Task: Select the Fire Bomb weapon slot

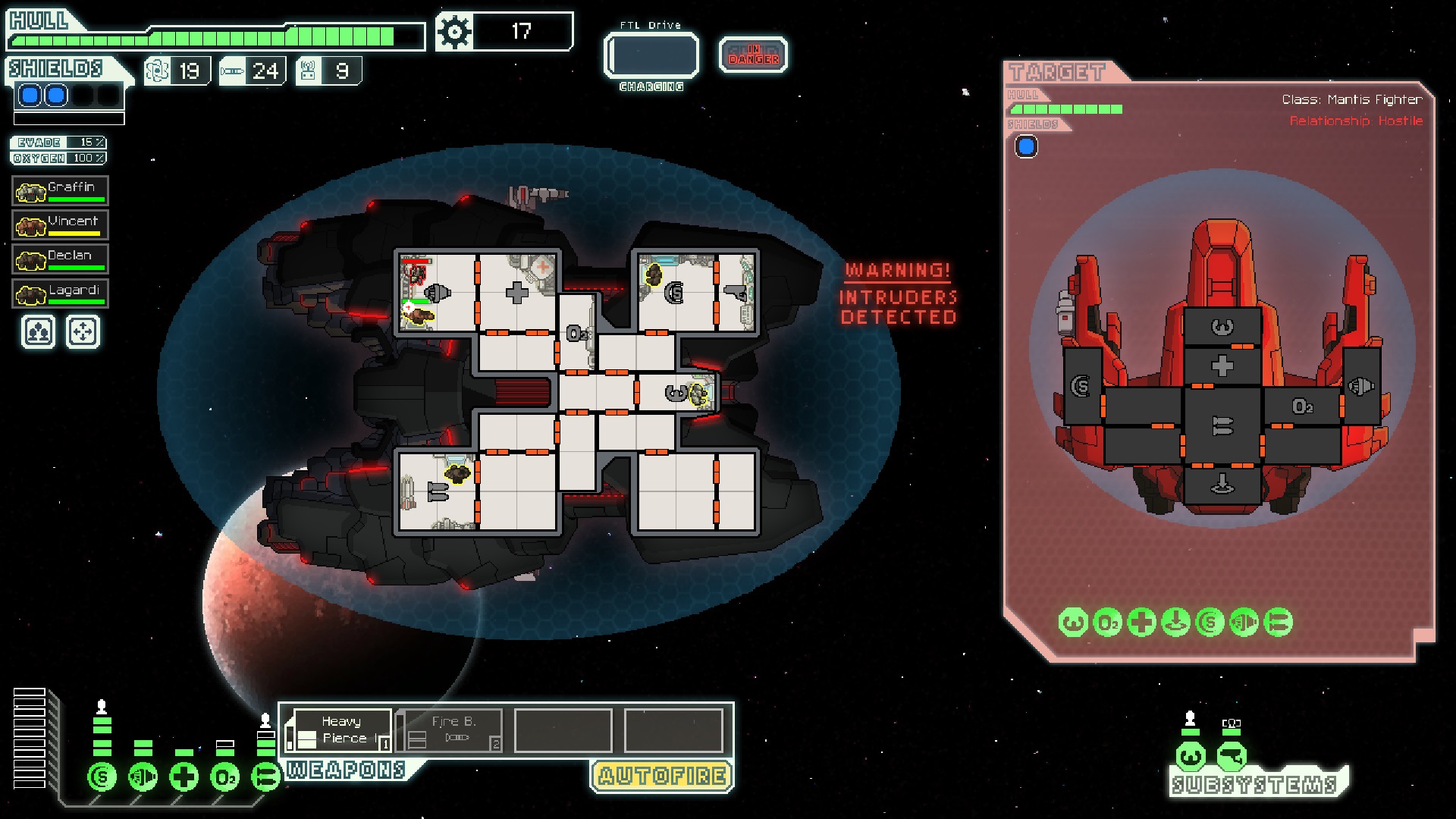Action: [x=450, y=730]
